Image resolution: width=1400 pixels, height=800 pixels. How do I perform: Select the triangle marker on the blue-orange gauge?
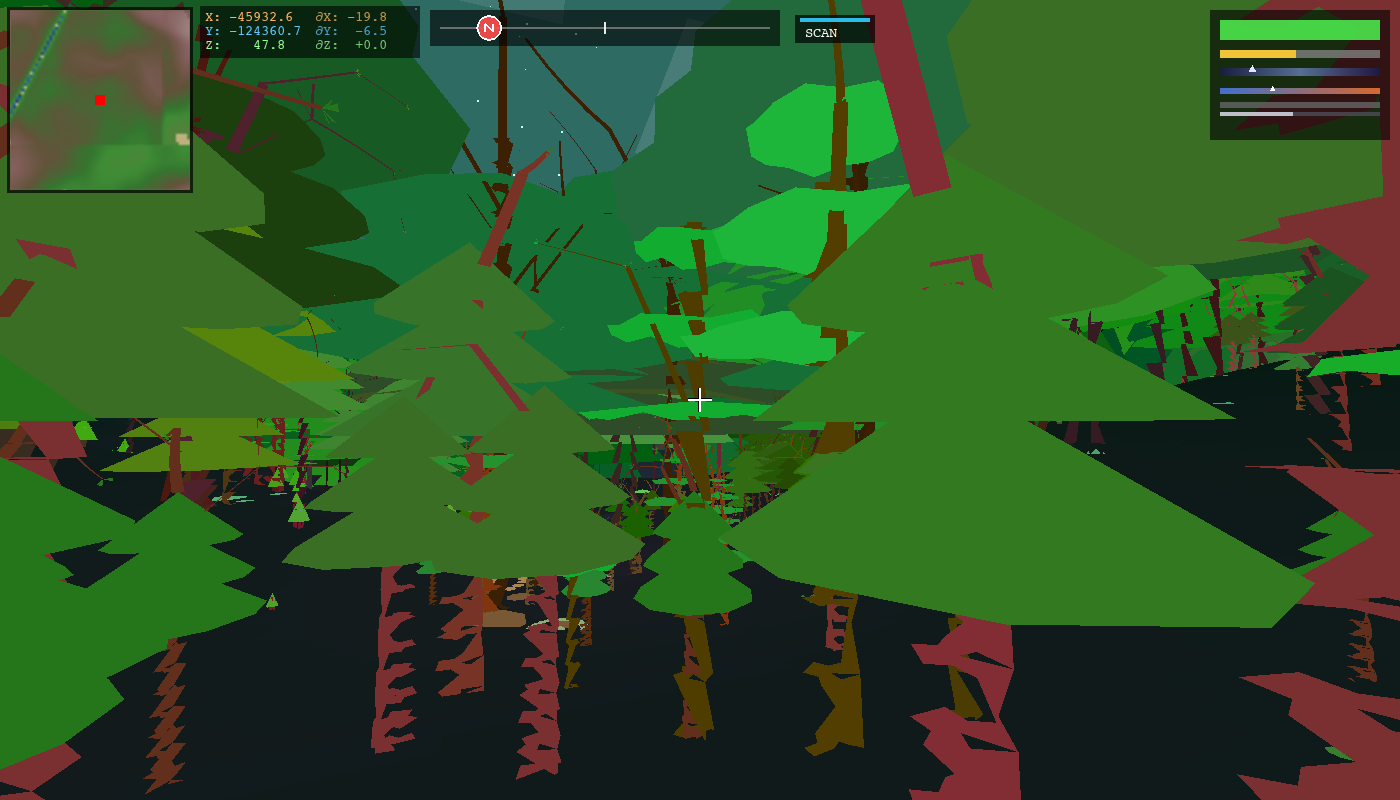click(x=1274, y=87)
